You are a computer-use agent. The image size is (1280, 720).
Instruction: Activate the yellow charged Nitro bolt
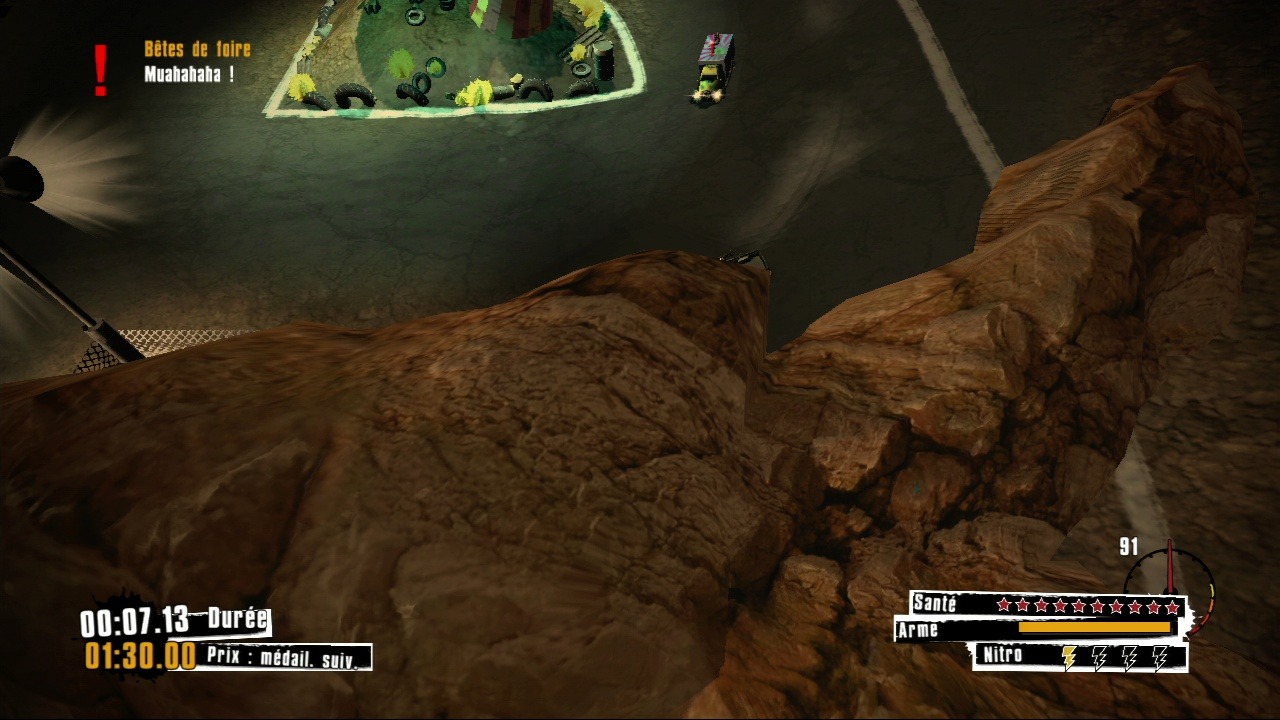coord(1069,657)
